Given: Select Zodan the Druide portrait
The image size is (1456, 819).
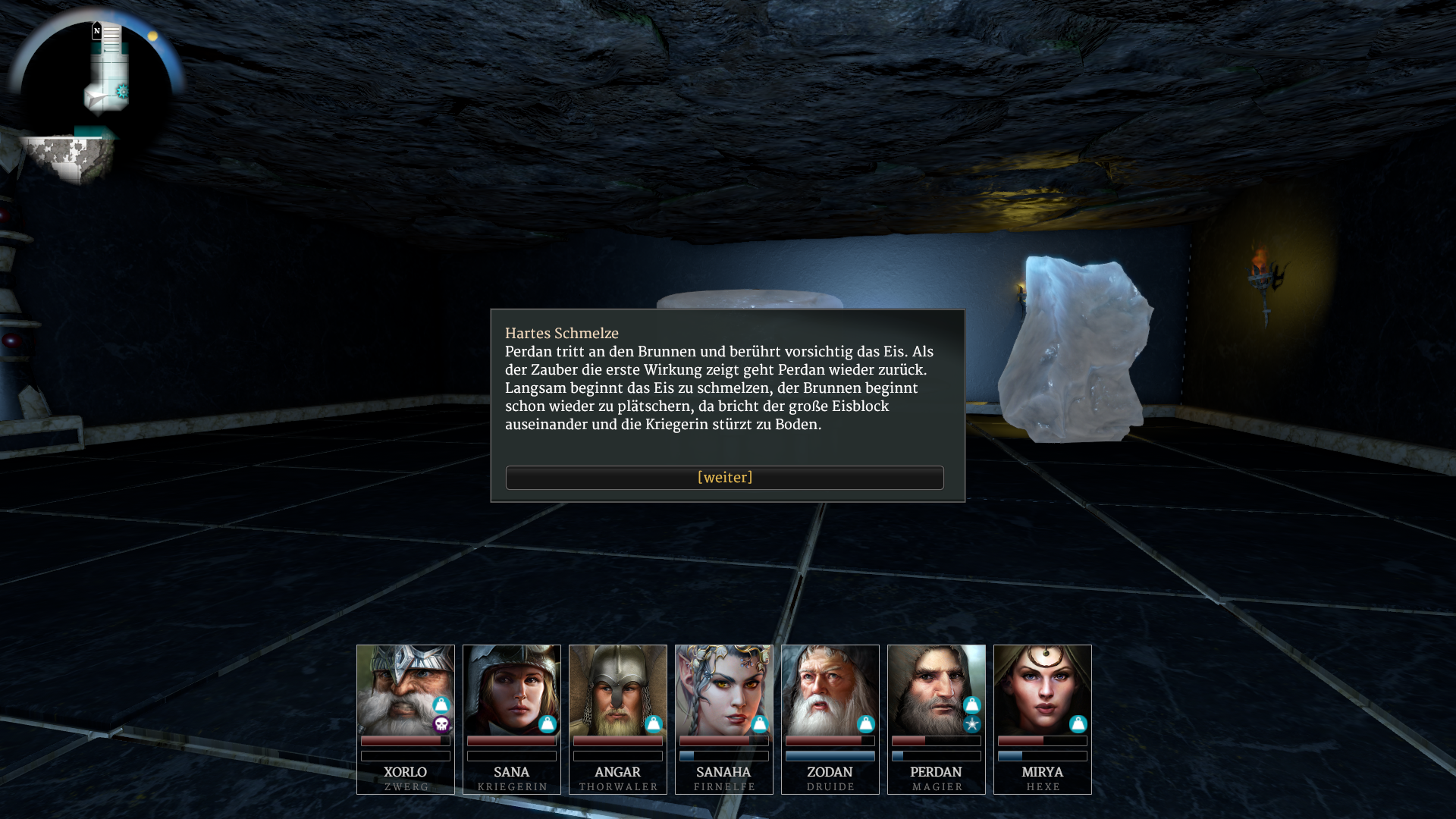Looking at the screenshot, I should click(830, 689).
